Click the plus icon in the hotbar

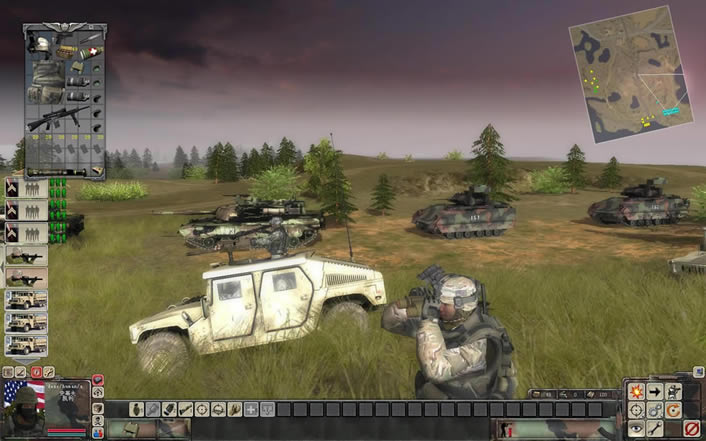pyautogui.click(x=251, y=409)
